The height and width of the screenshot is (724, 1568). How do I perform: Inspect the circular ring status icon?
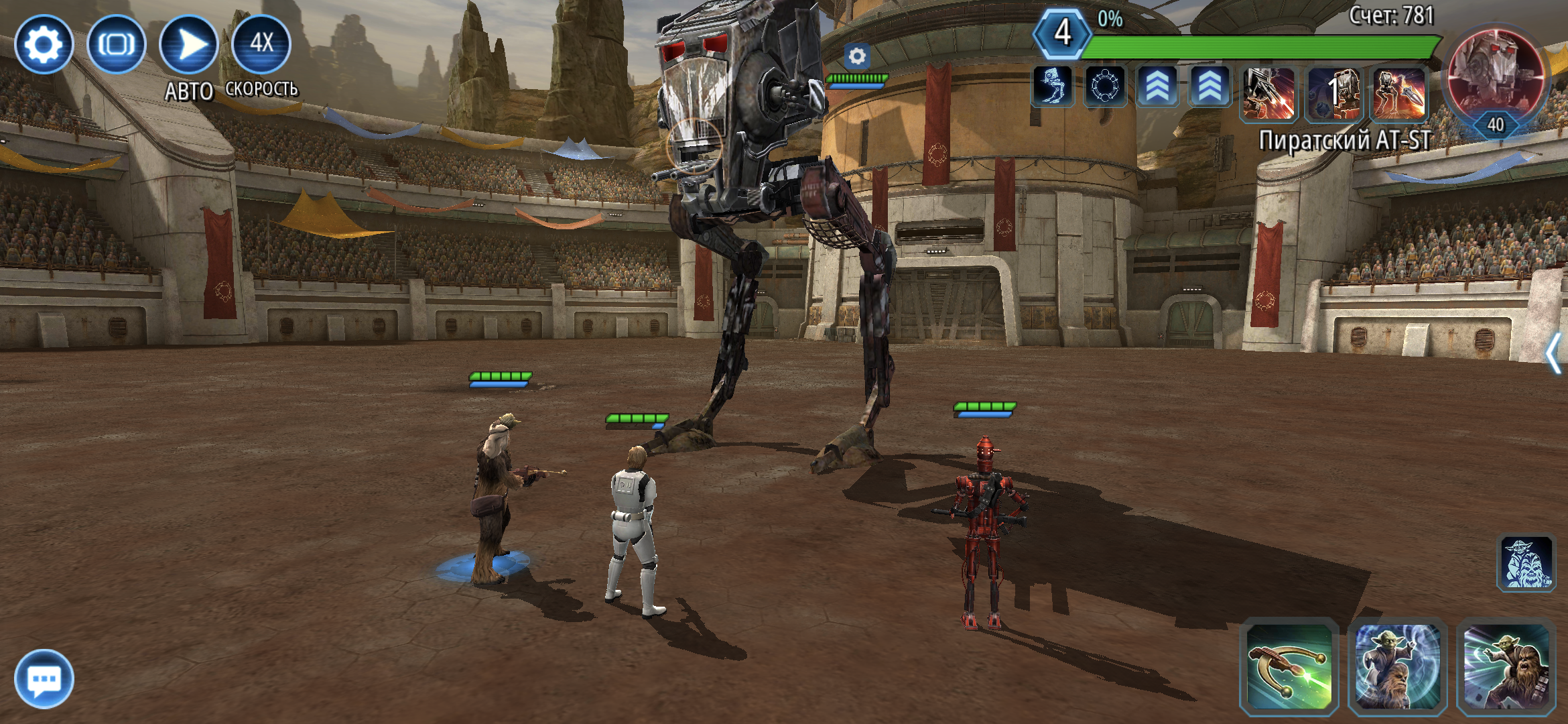tap(1105, 87)
